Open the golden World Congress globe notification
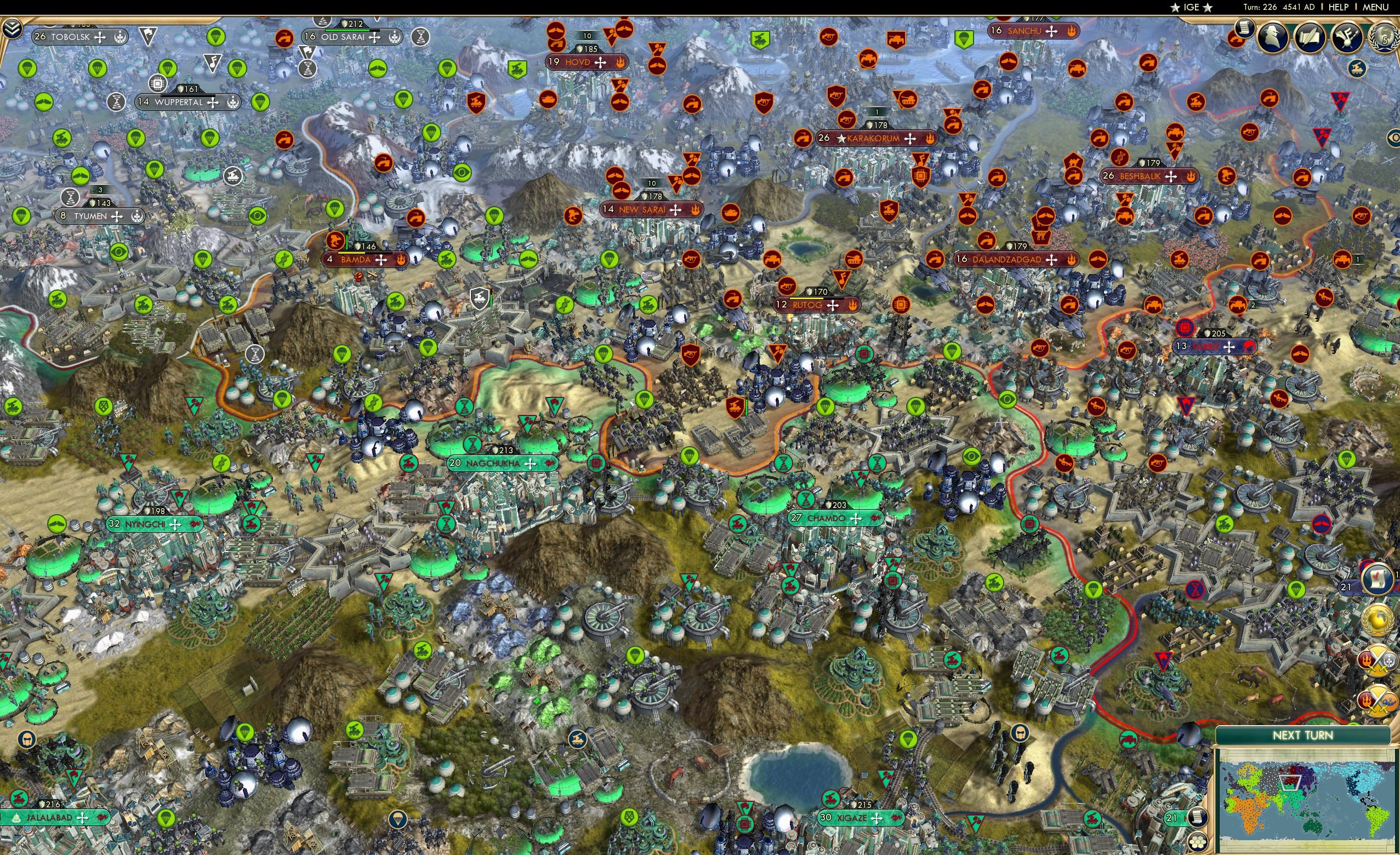 click(1378, 619)
